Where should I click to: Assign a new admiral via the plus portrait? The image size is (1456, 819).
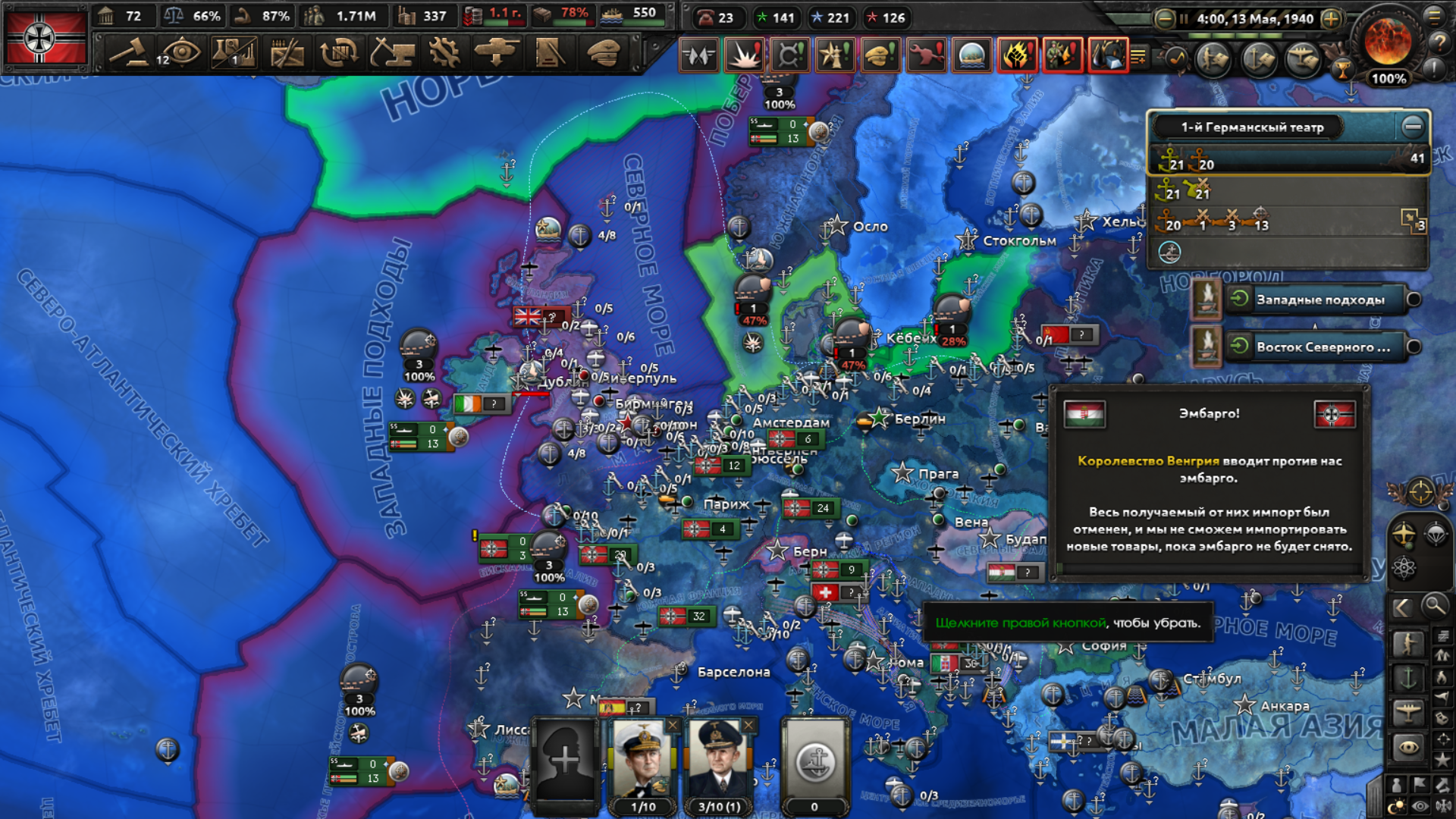[565, 758]
